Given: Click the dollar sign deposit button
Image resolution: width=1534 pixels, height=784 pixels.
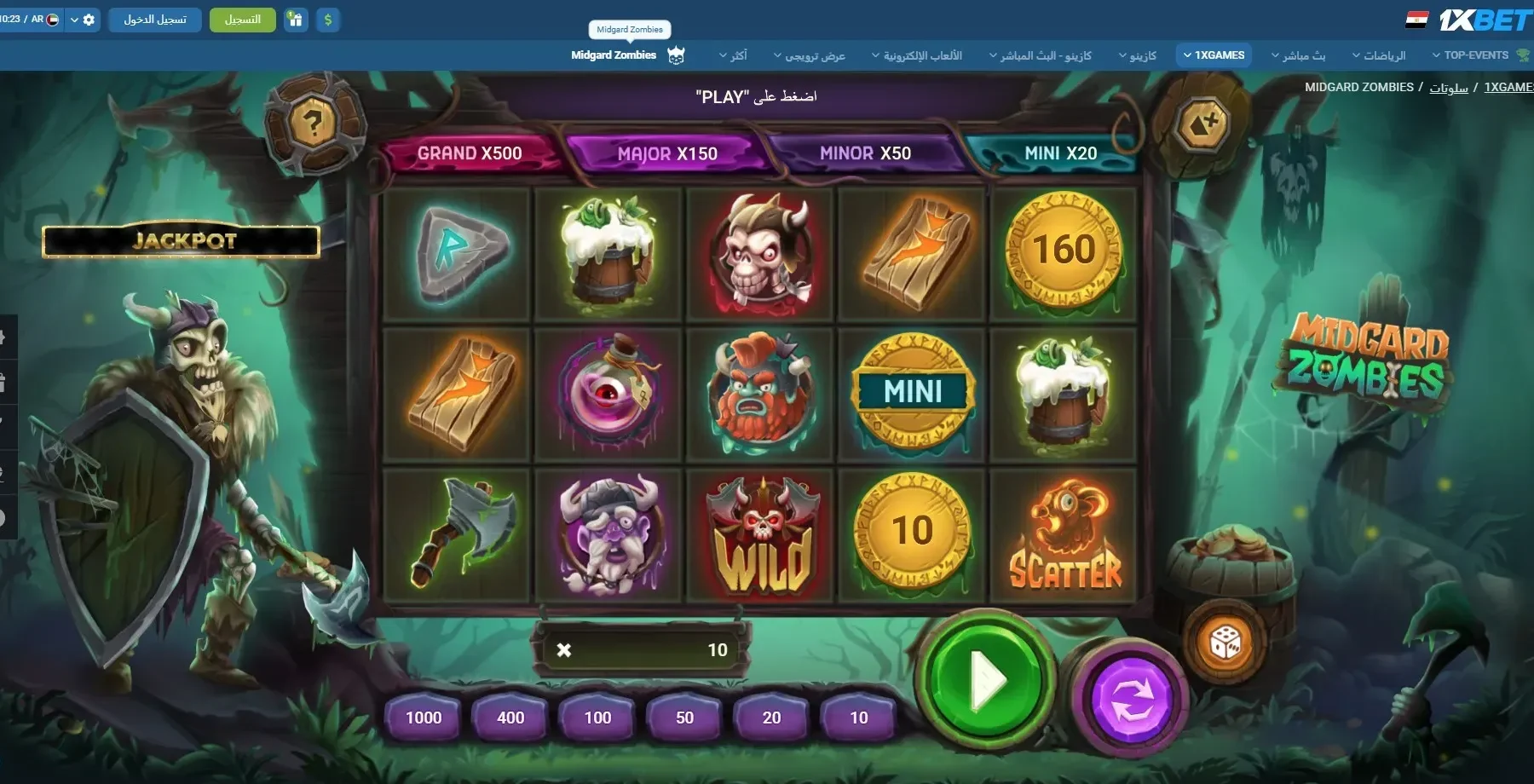Looking at the screenshot, I should click(328, 20).
